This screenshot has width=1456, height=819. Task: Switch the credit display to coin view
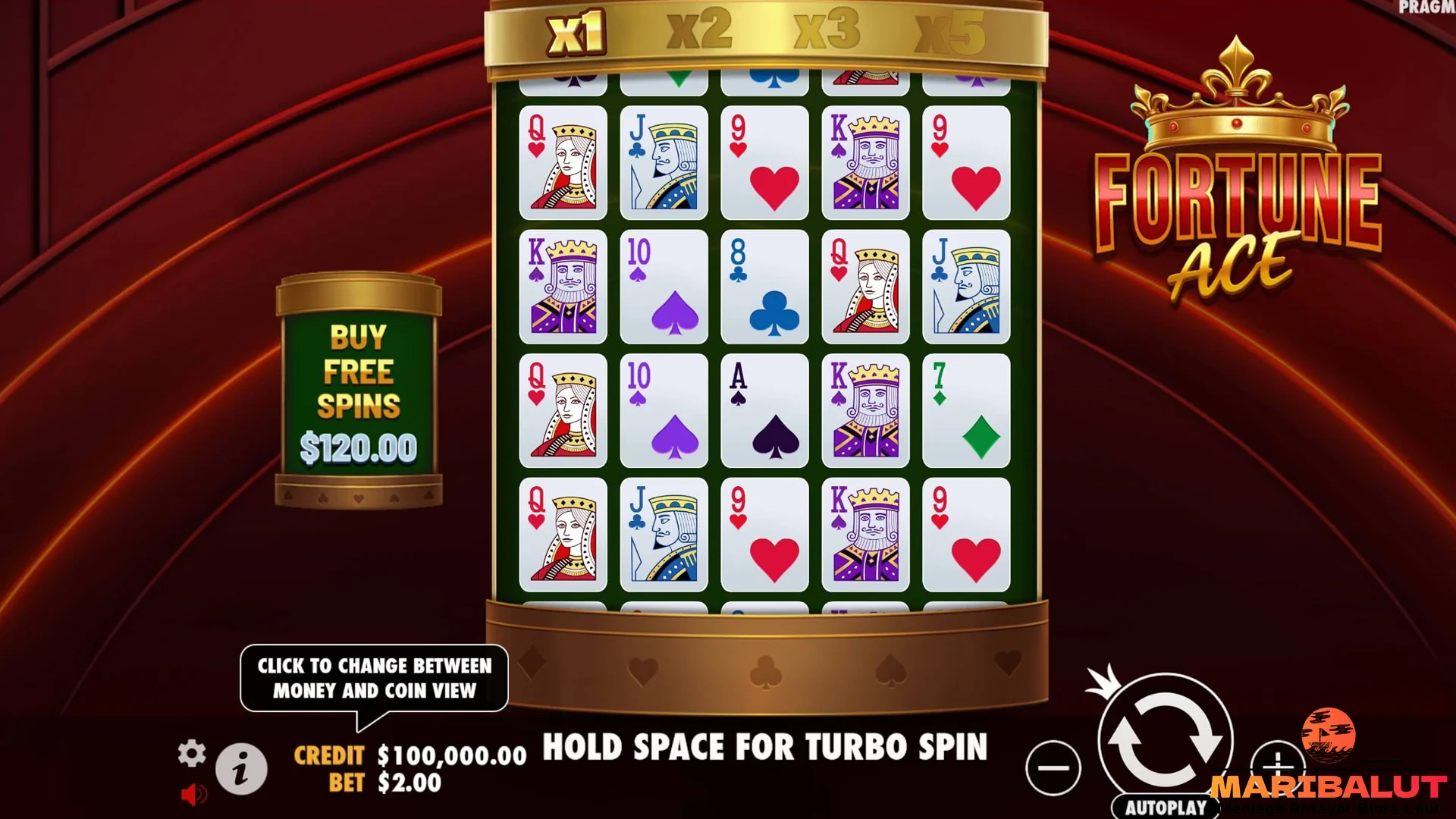(x=447, y=755)
